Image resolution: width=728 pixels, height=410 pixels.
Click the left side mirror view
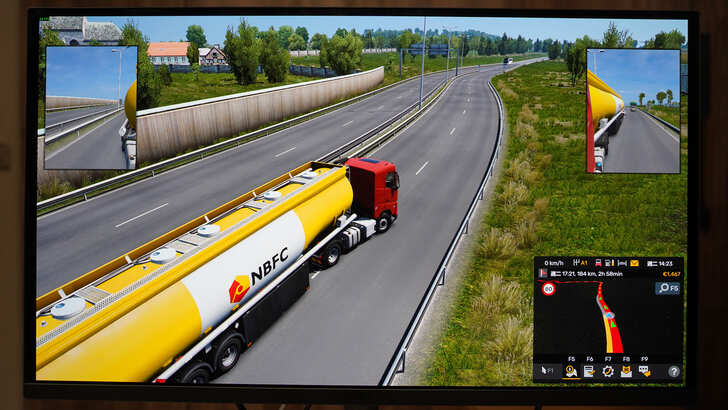pyautogui.click(x=90, y=107)
